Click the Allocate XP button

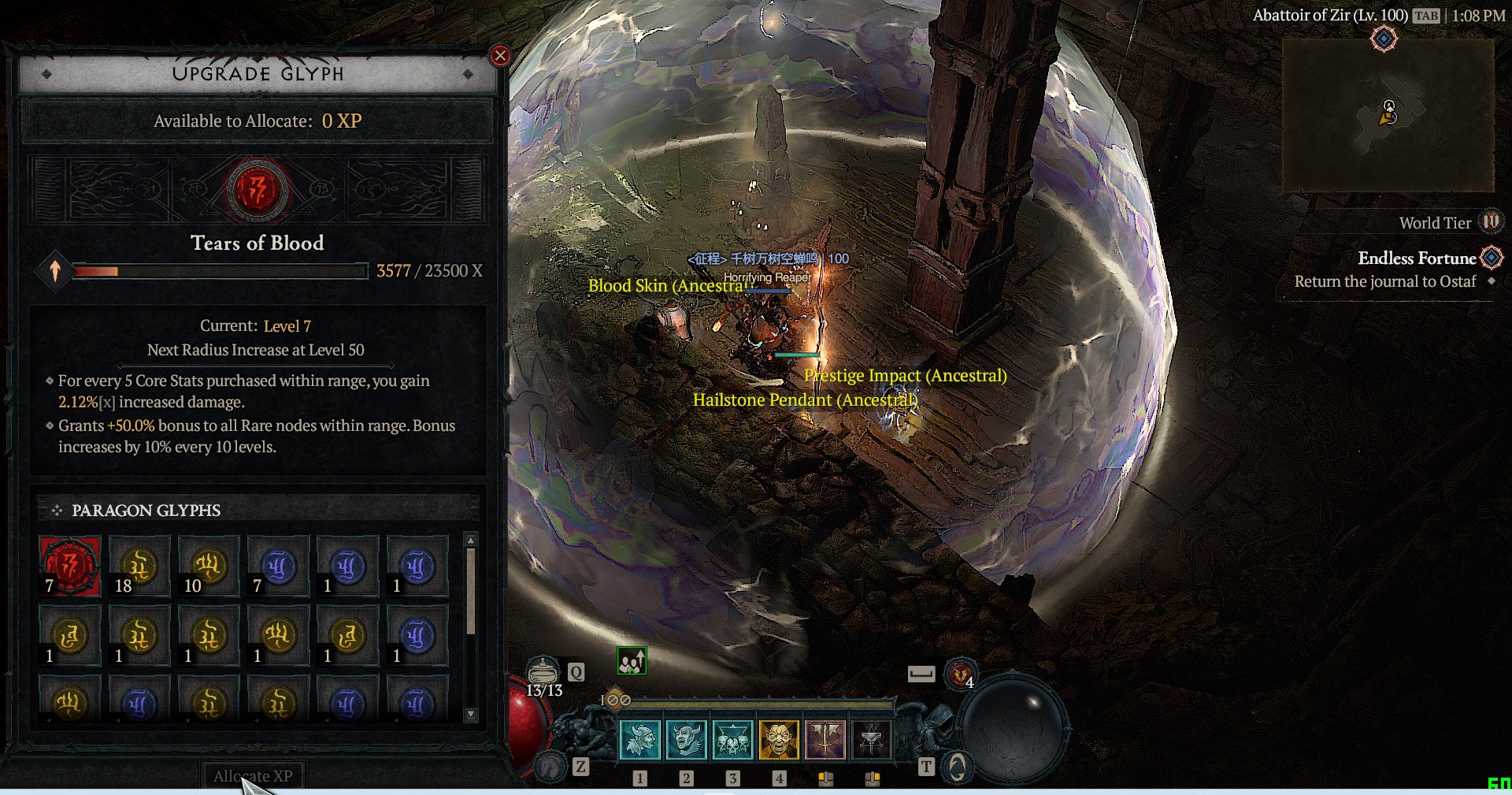point(253,776)
